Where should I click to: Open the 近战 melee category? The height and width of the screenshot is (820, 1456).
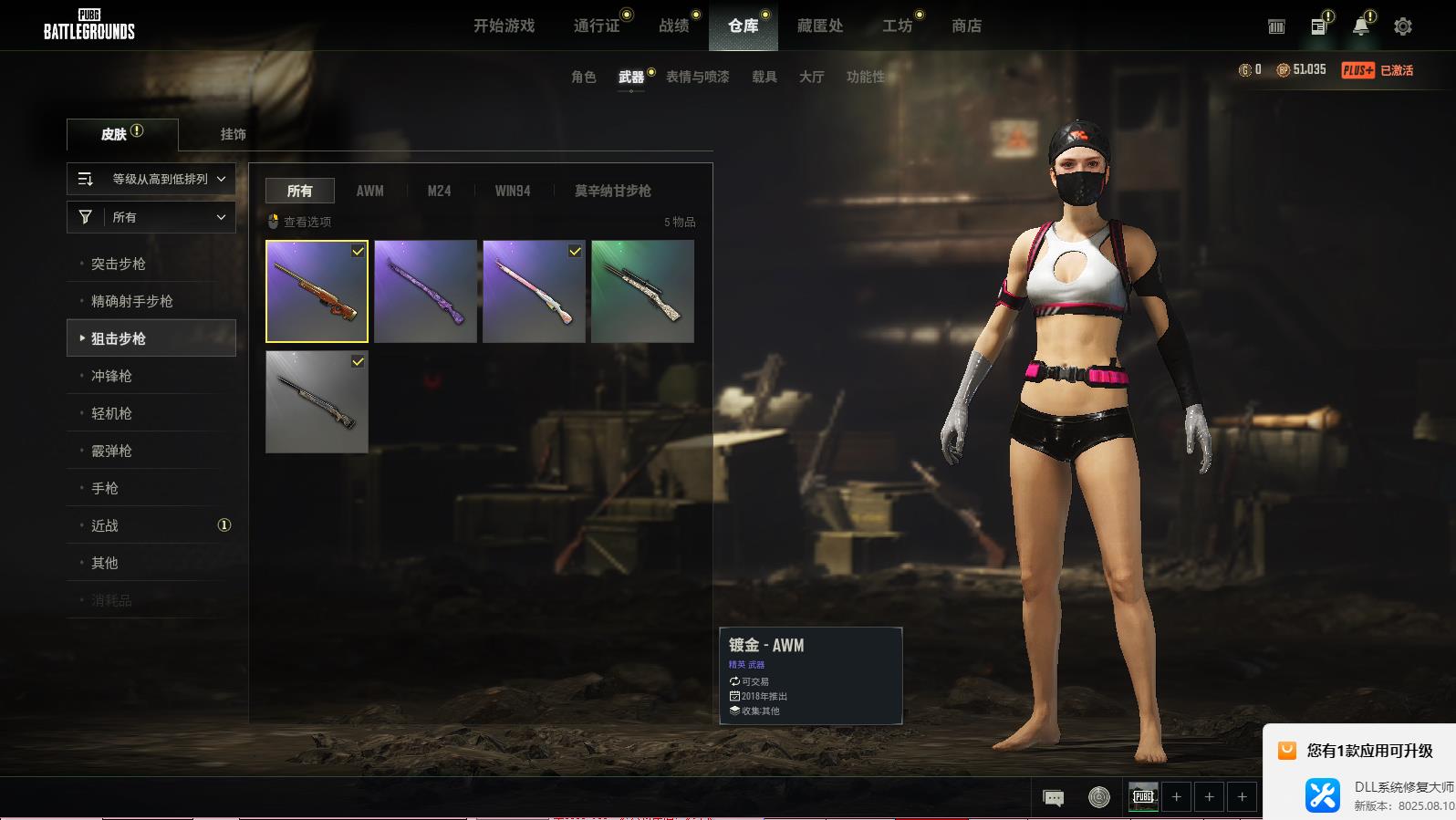[105, 525]
